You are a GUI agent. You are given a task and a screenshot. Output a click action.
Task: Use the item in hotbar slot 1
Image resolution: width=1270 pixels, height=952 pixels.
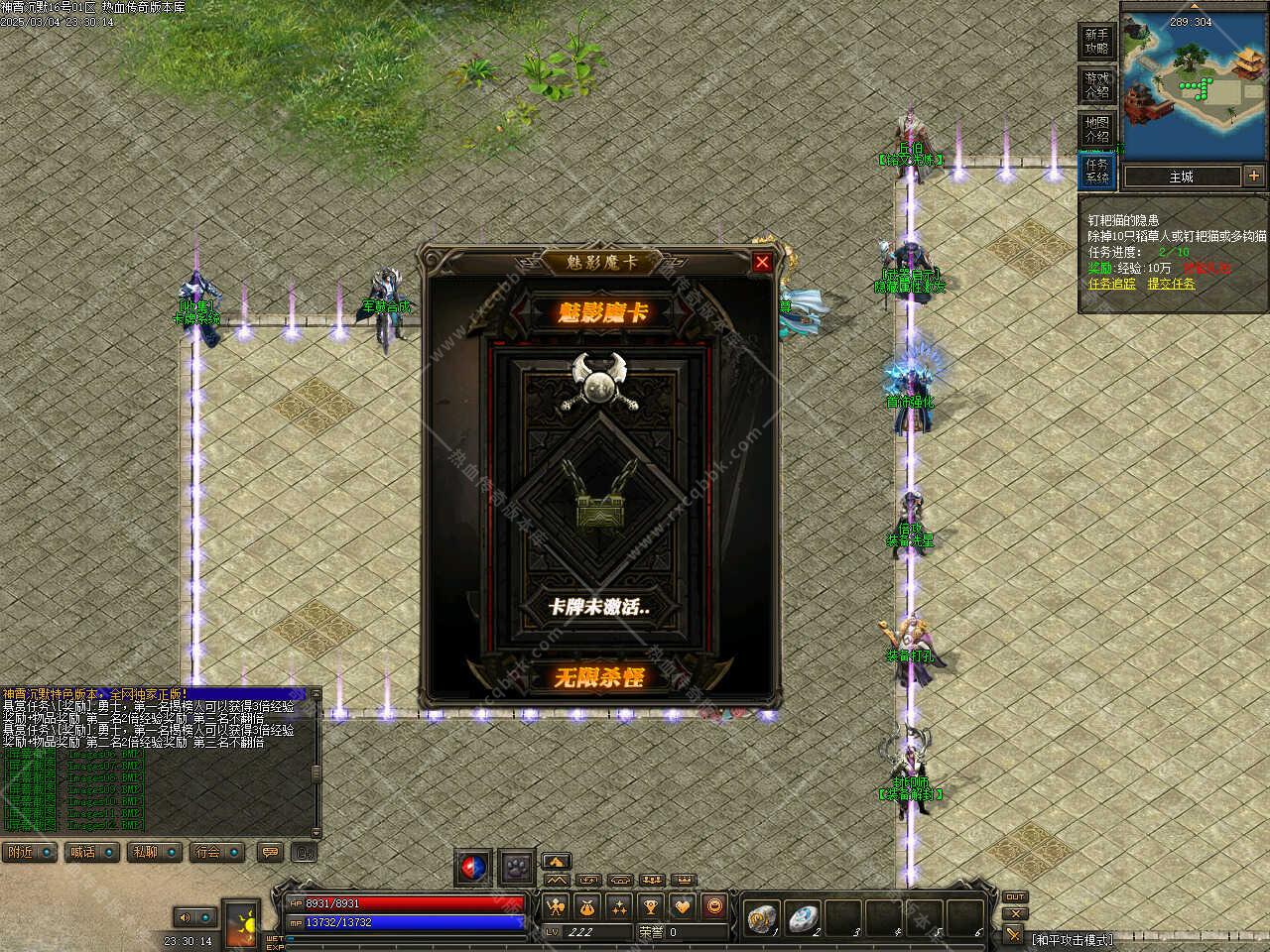(762, 919)
